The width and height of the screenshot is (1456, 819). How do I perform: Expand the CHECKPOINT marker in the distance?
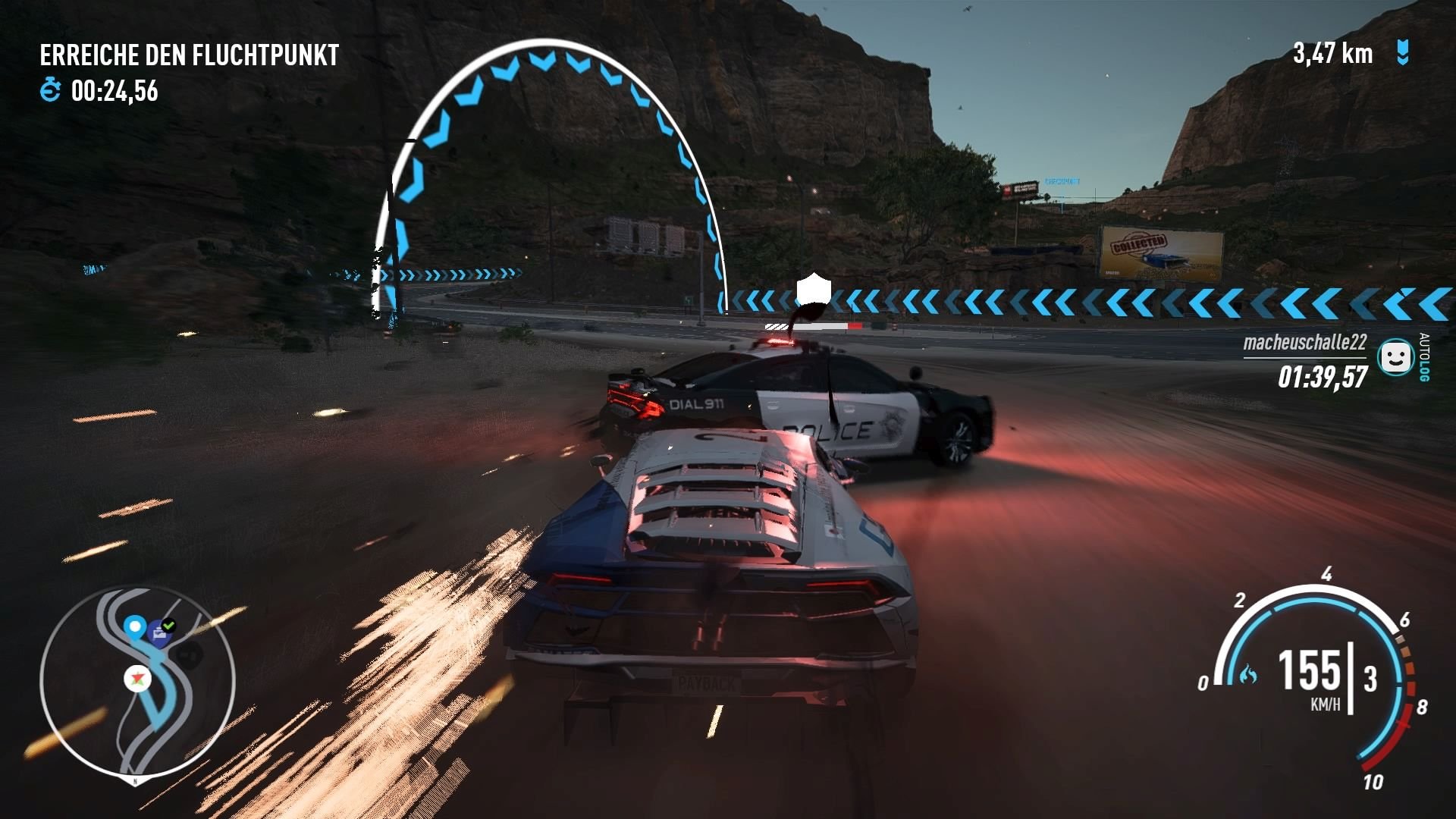point(1060,180)
